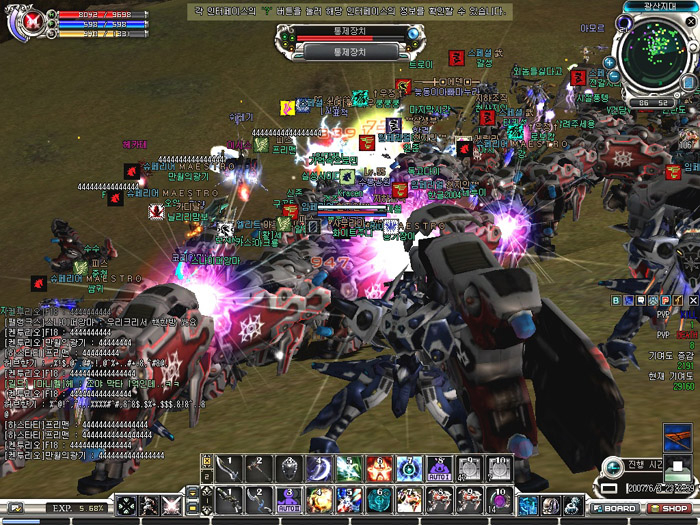Activate the AUTO skill in top slot 8
The width and height of the screenshot is (700, 525).
tap(441, 468)
